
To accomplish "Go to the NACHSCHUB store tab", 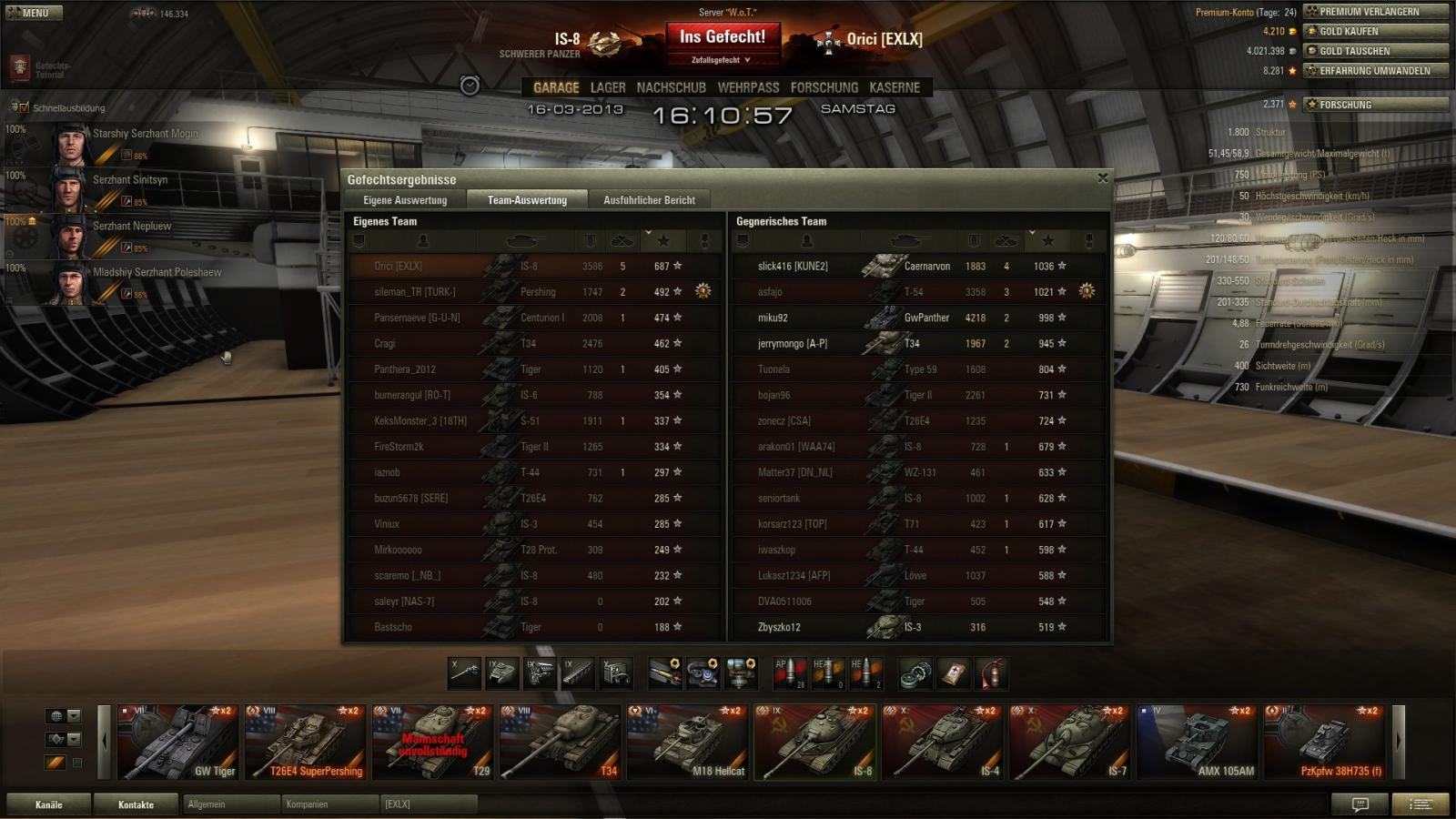I will coord(671,87).
